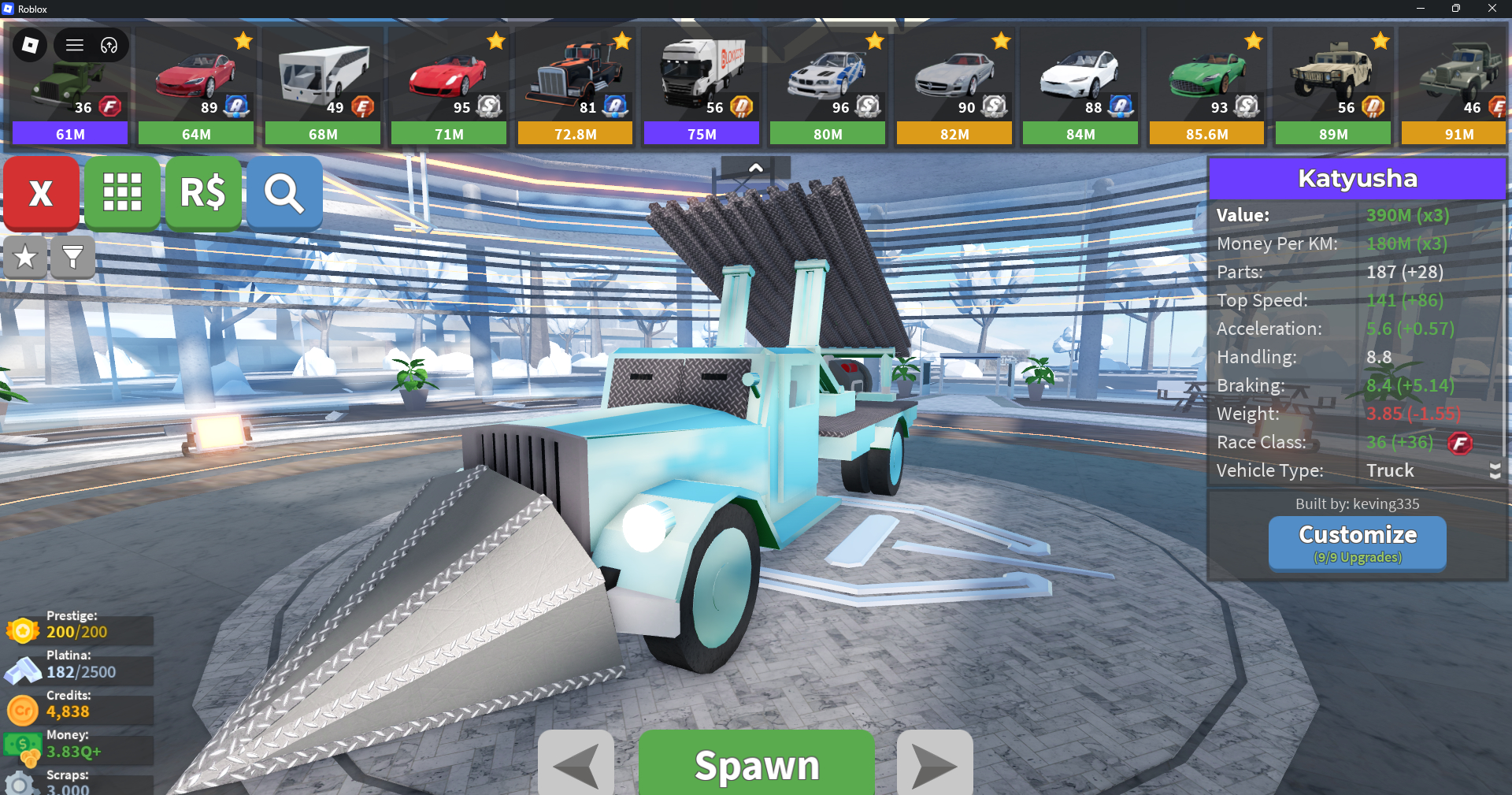The image size is (1512, 795).
Task: Go to the next vehicle arrow
Action: click(x=935, y=764)
